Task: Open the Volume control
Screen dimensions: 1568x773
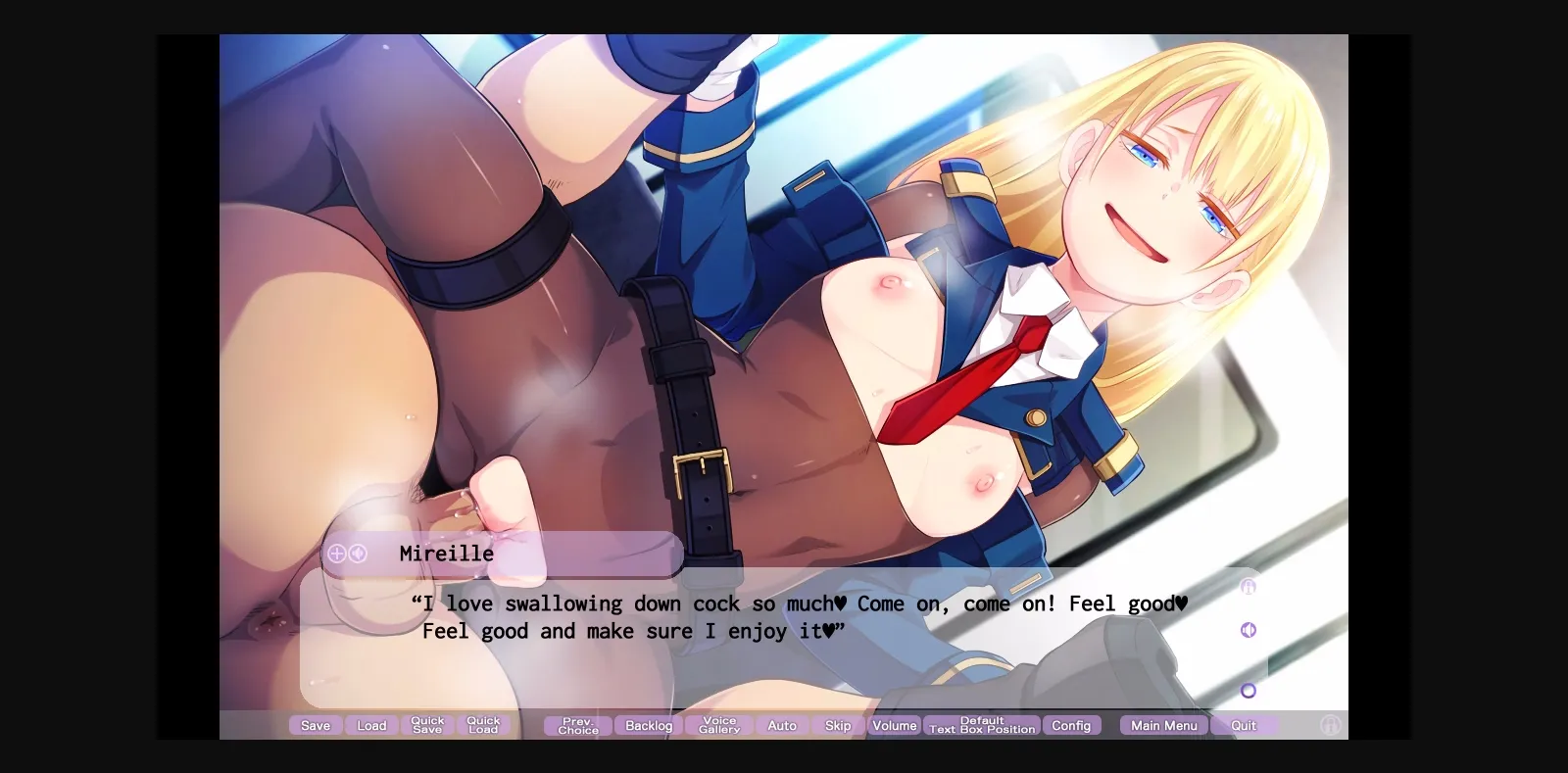Action: (894, 725)
